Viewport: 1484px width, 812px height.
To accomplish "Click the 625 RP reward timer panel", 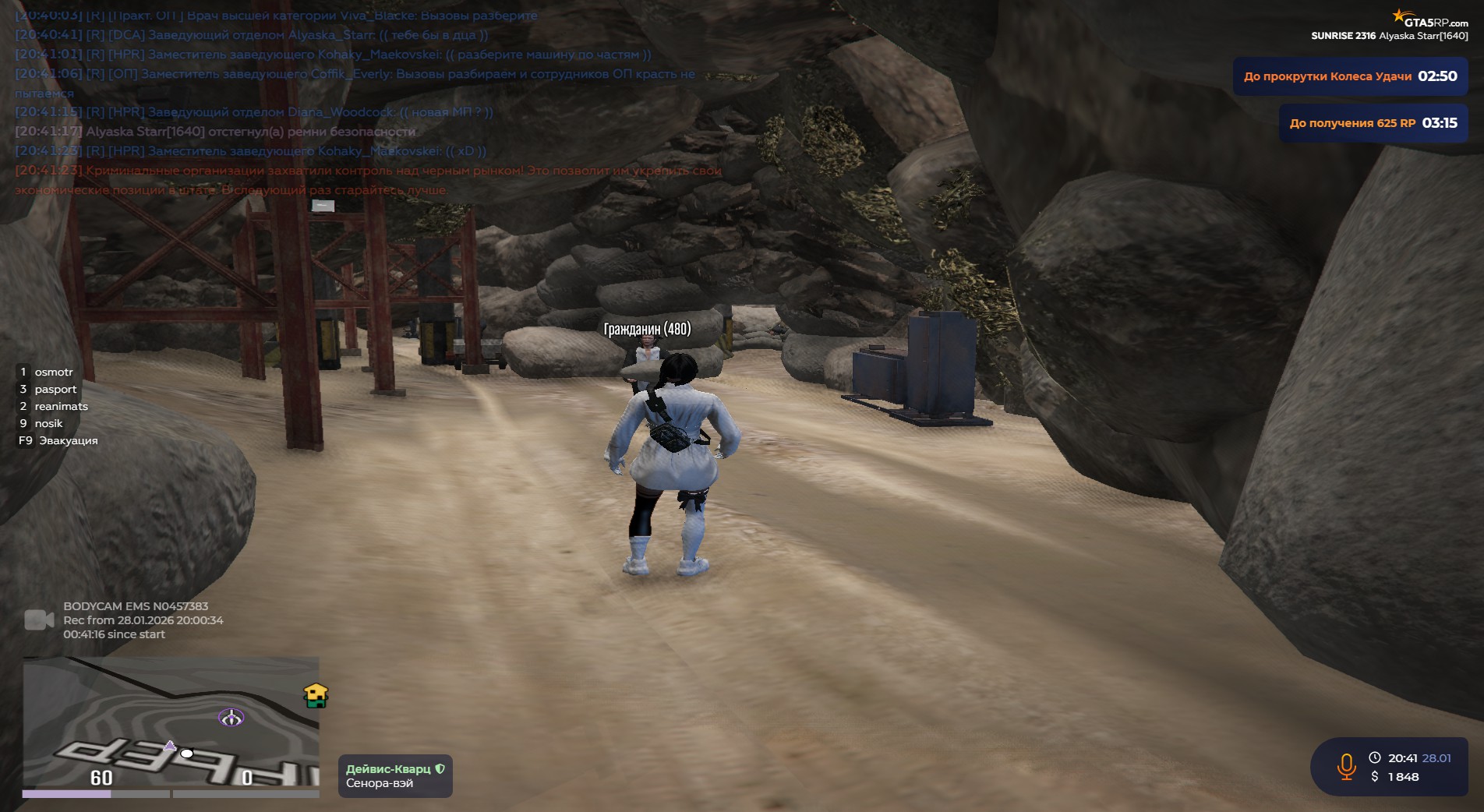I will coord(1373,123).
